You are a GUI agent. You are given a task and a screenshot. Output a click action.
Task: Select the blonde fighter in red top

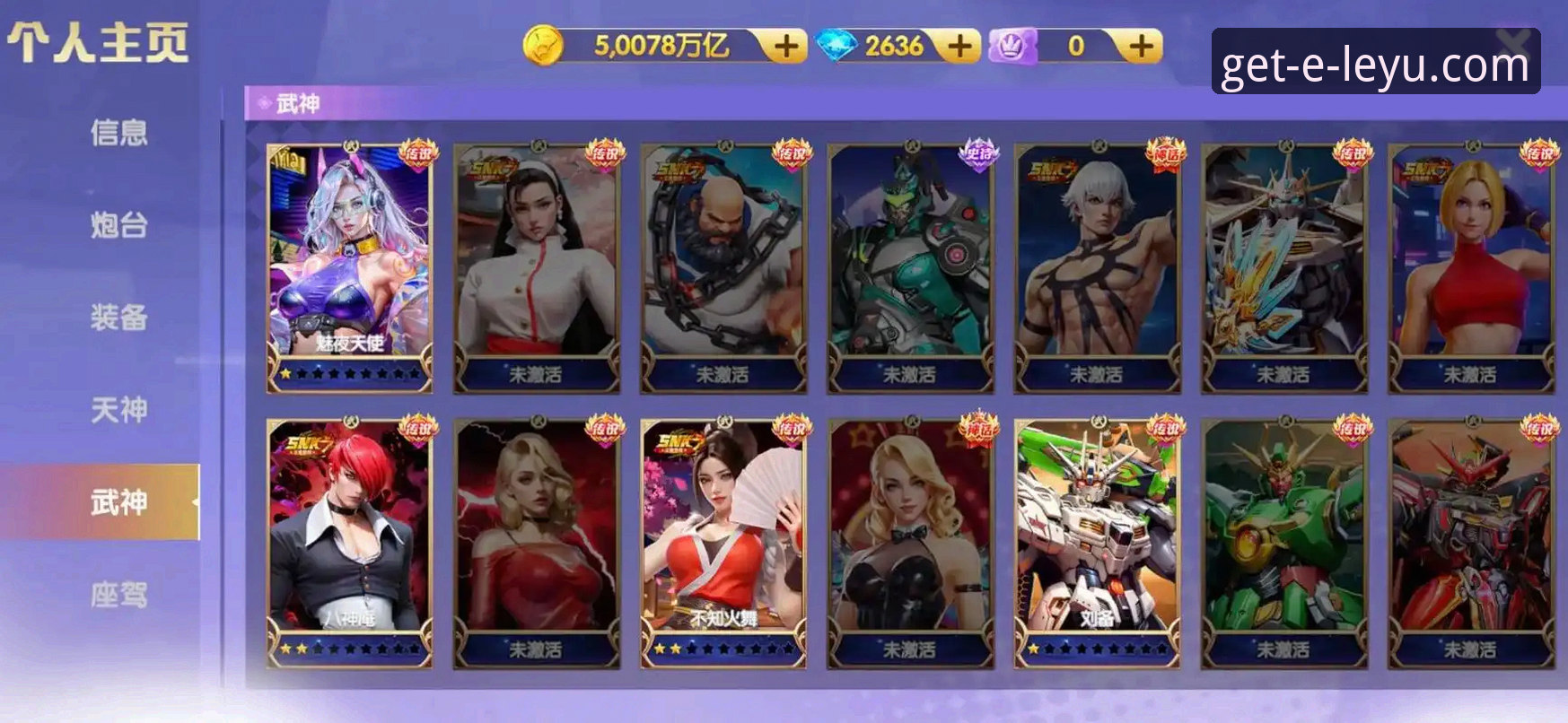1470,266
